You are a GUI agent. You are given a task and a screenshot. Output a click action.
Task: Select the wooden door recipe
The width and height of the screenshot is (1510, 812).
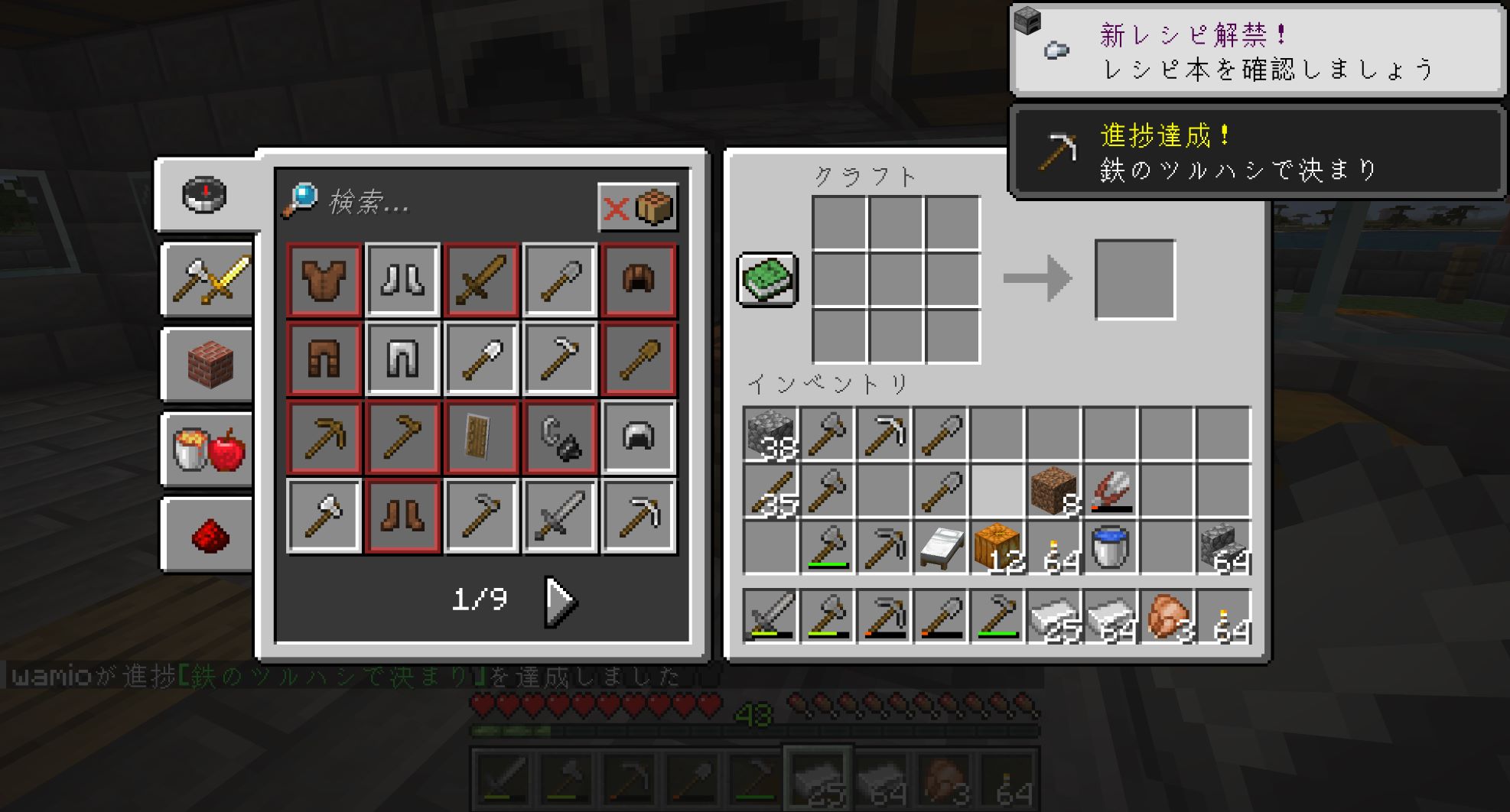click(481, 437)
